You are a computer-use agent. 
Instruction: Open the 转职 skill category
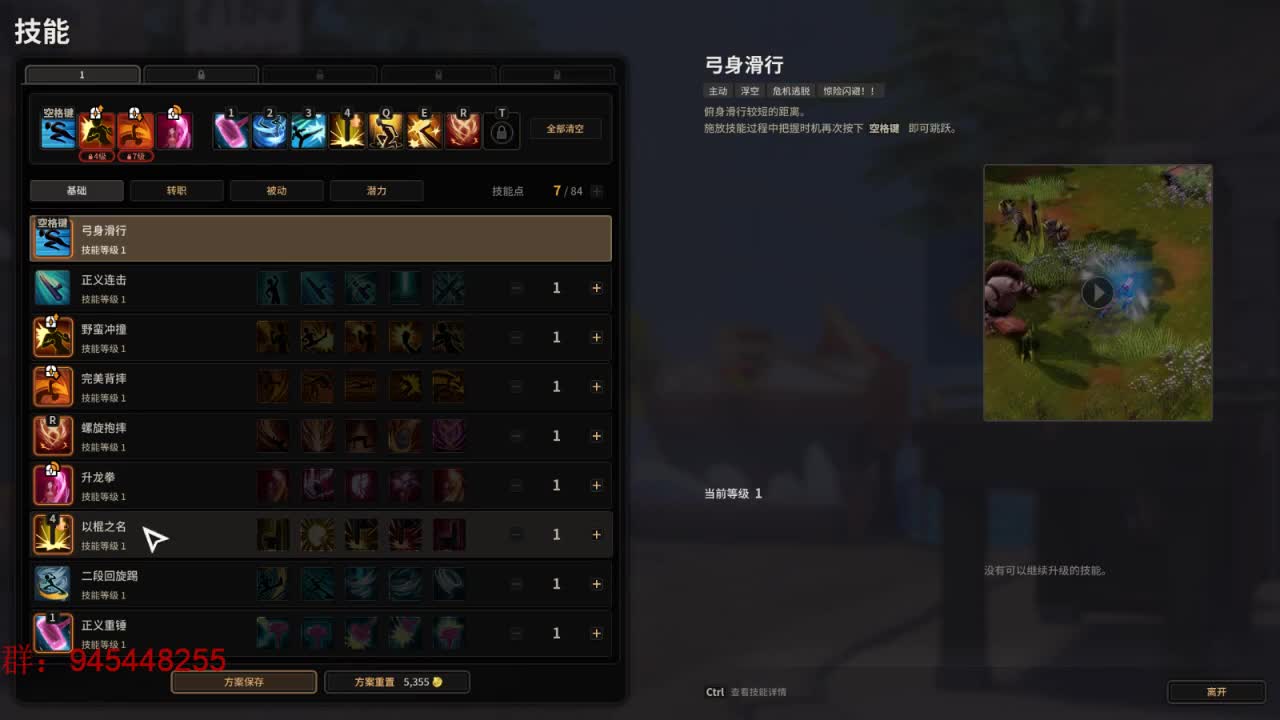tap(176, 190)
